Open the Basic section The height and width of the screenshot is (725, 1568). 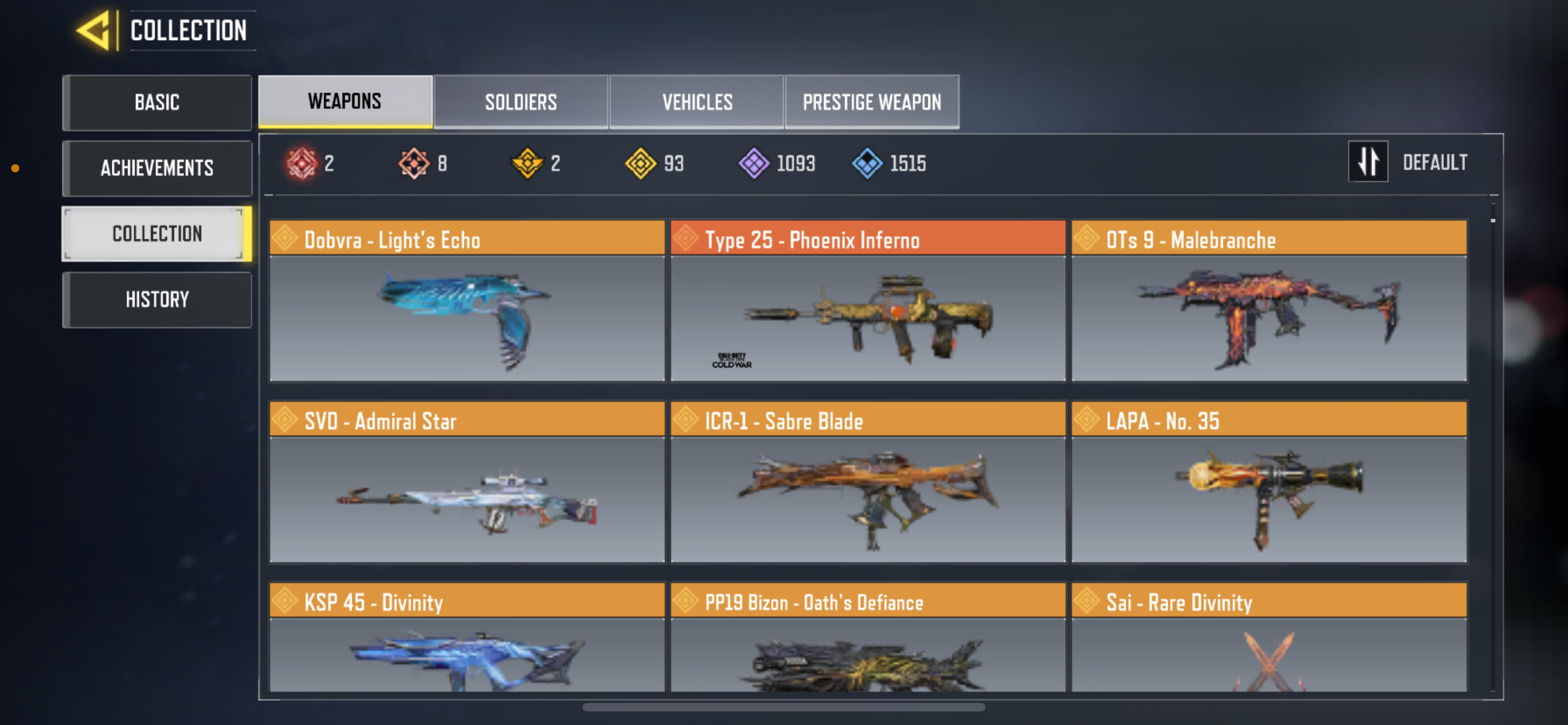pos(157,102)
